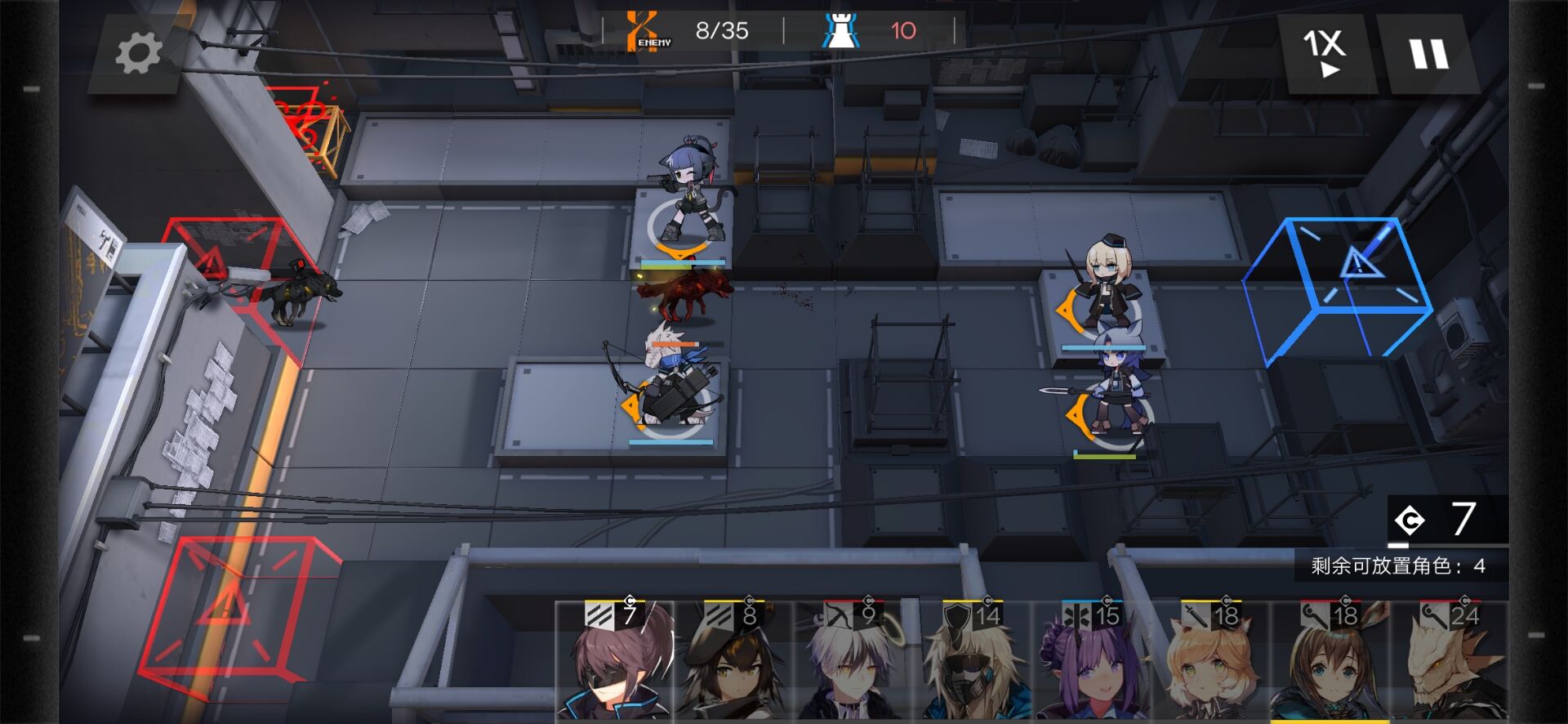Toggle the 1X game speed button

point(1325,52)
